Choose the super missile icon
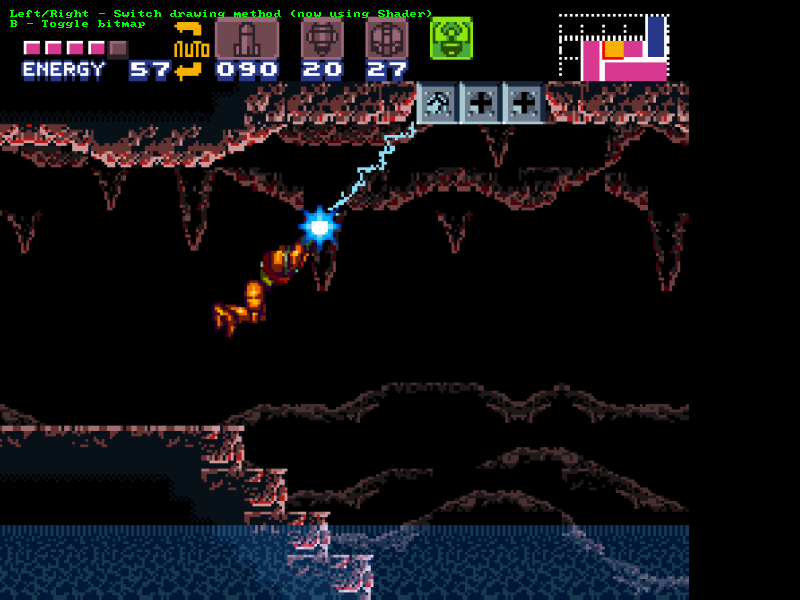 pyautogui.click(x=322, y=38)
